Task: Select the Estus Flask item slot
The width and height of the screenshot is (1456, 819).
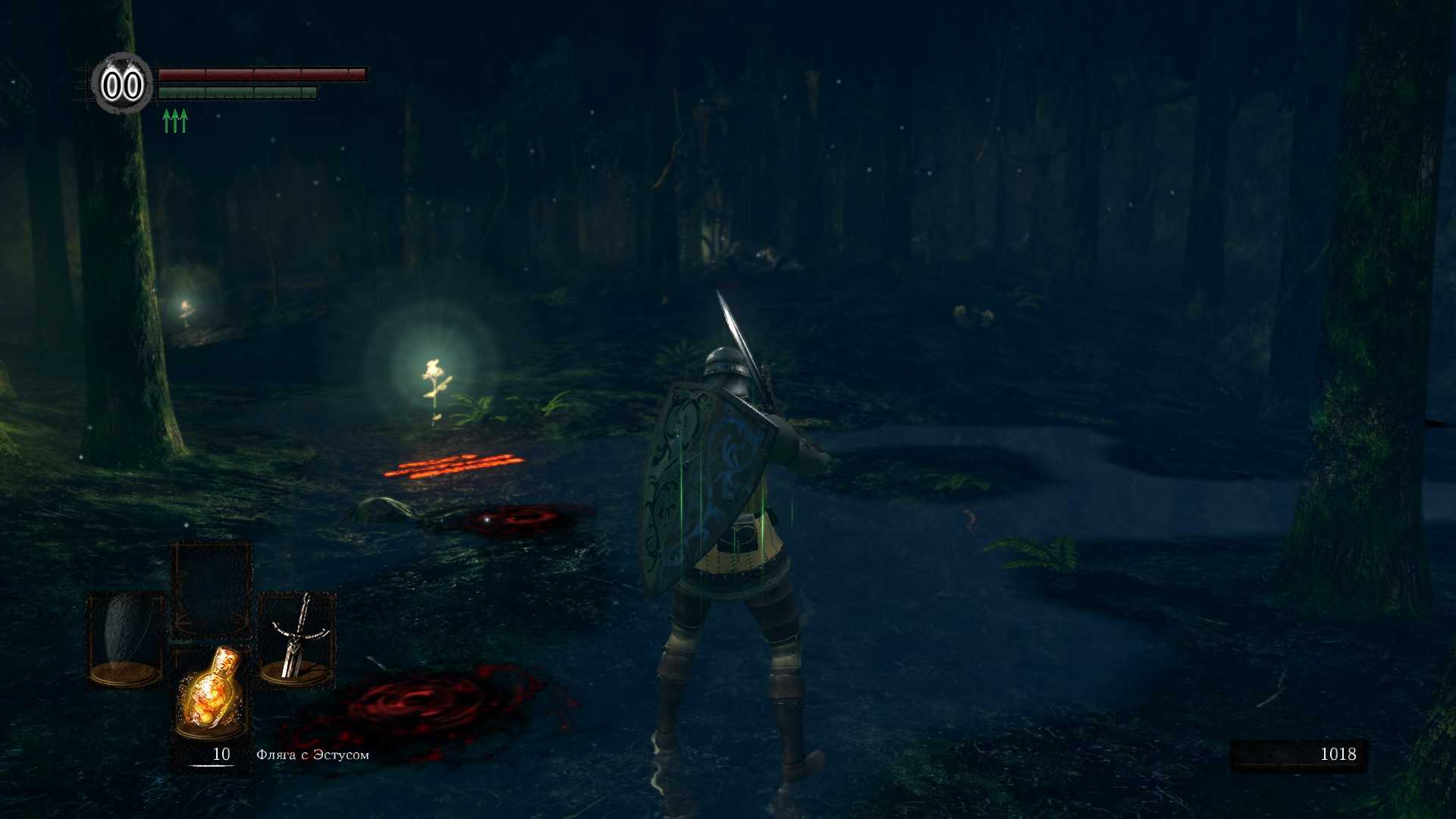Action: pos(212,693)
